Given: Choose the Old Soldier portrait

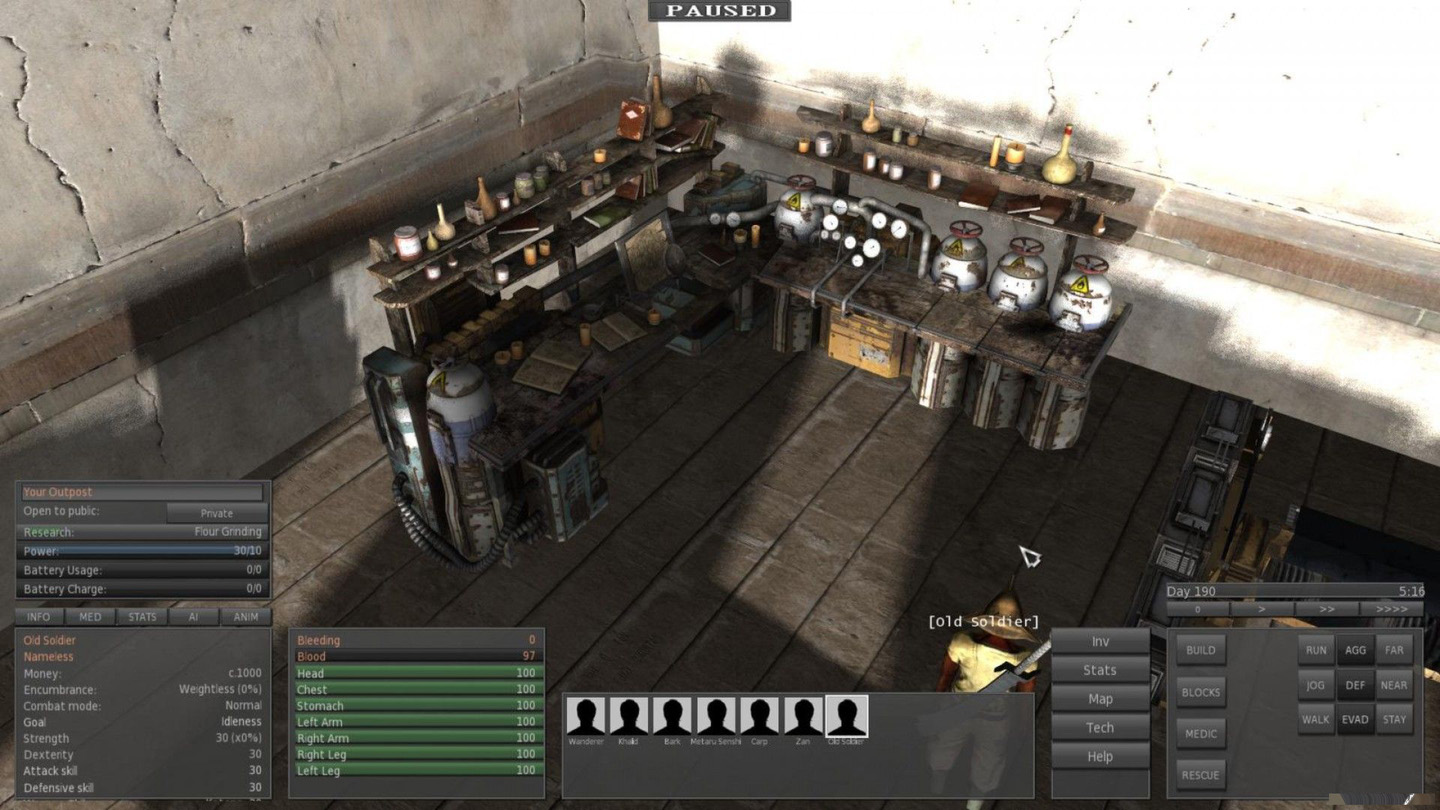Looking at the screenshot, I should point(846,717).
